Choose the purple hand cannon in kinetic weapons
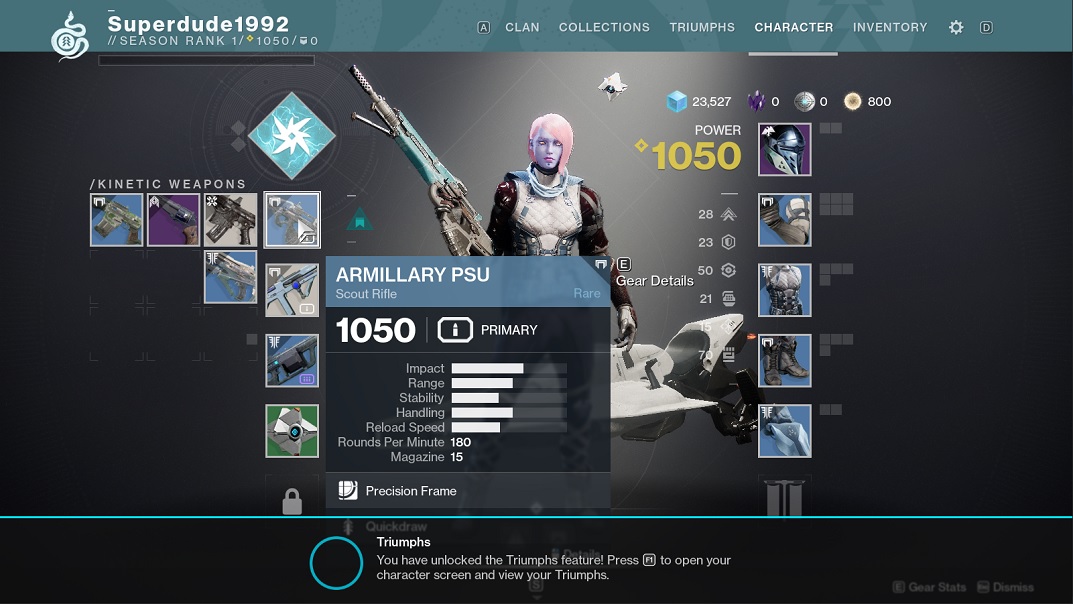The height and width of the screenshot is (604, 1073). click(173, 220)
